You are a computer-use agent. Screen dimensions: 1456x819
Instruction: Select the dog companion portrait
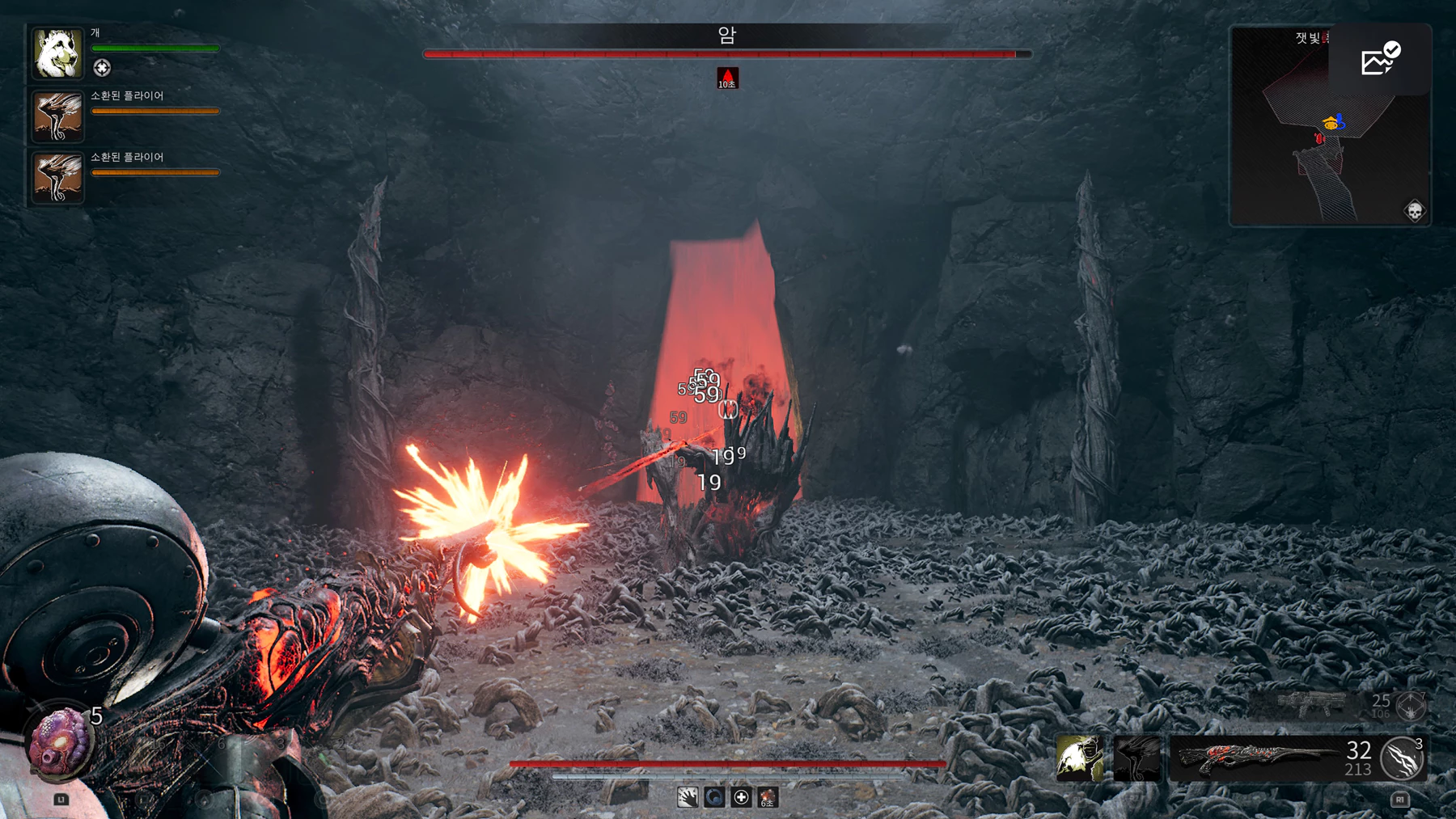[x=57, y=53]
